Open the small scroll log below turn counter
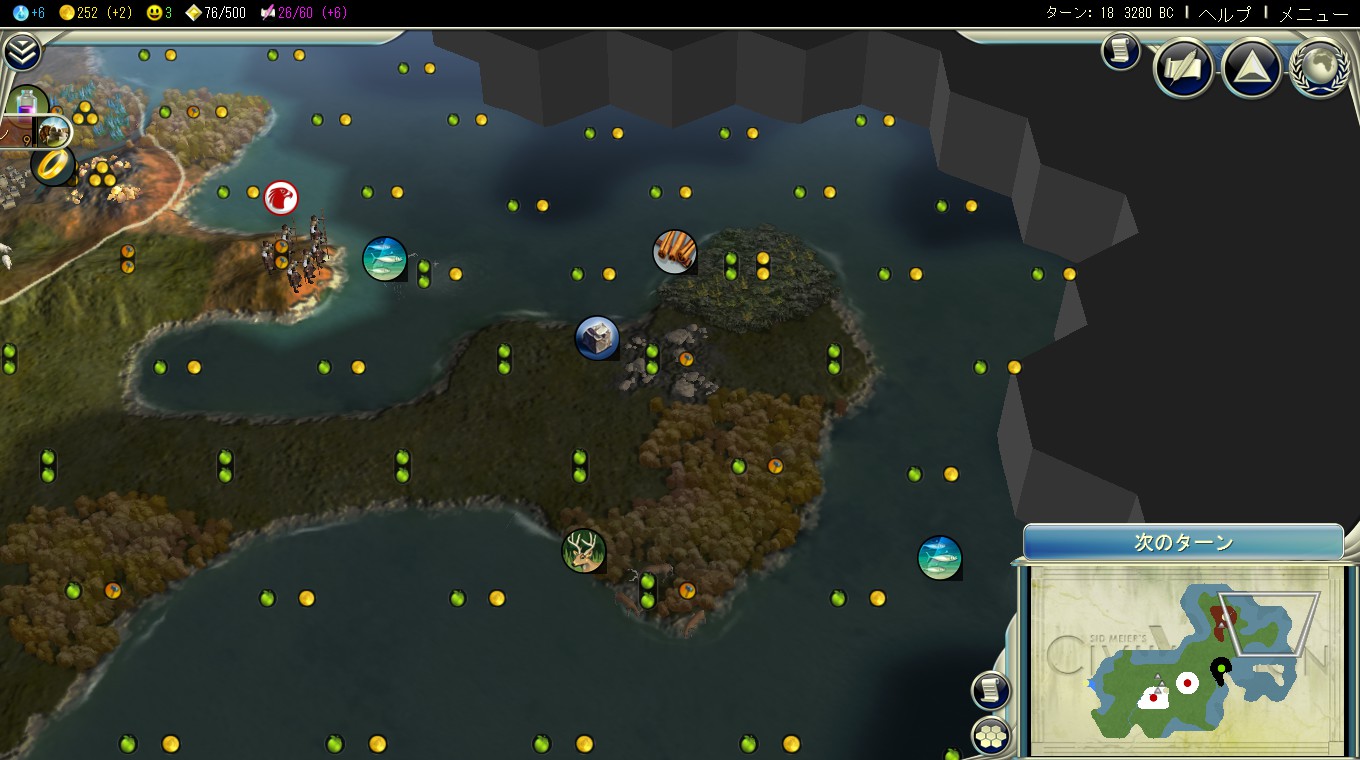1360x760 pixels. [1121, 51]
